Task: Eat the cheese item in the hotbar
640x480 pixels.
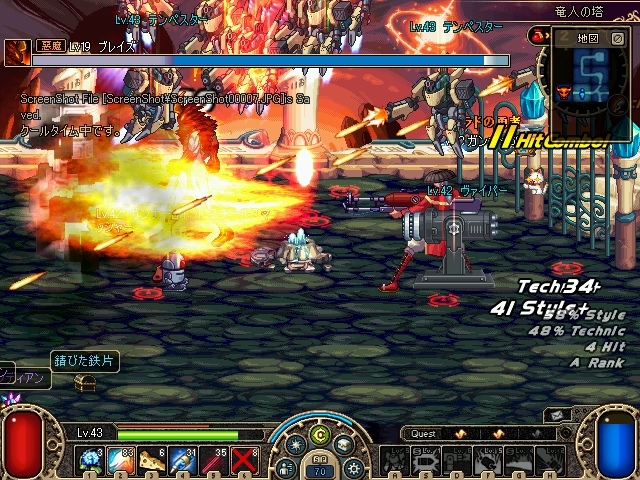Action: coord(152,460)
